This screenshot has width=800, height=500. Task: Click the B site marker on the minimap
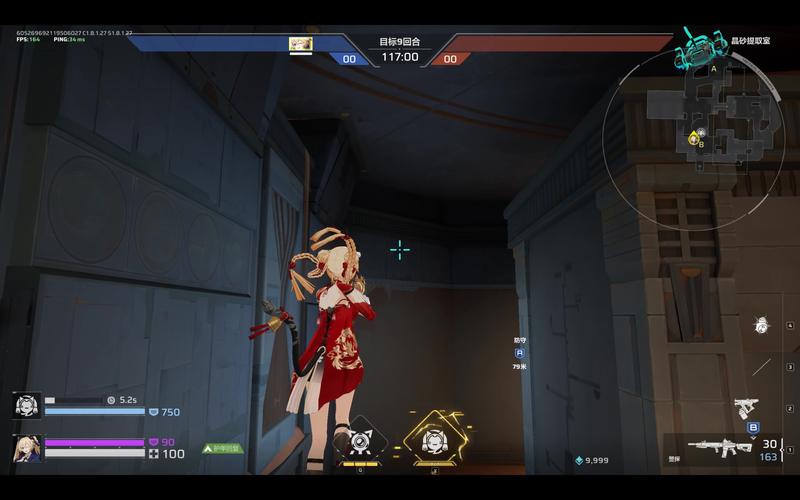701,145
